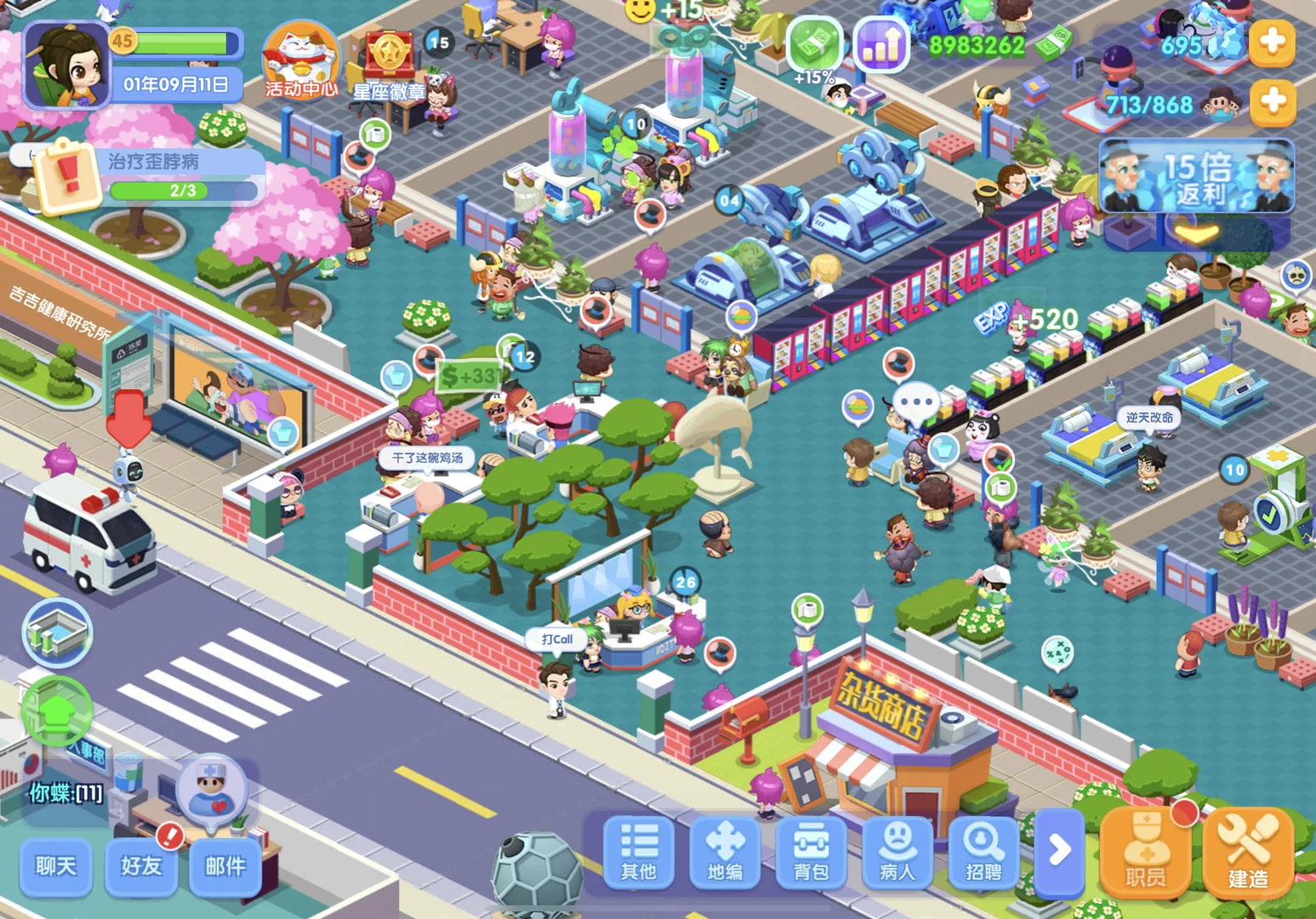Screen dimensions: 1316x919
Task: Tap the plus button beside 713/868
Action: (1272, 102)
